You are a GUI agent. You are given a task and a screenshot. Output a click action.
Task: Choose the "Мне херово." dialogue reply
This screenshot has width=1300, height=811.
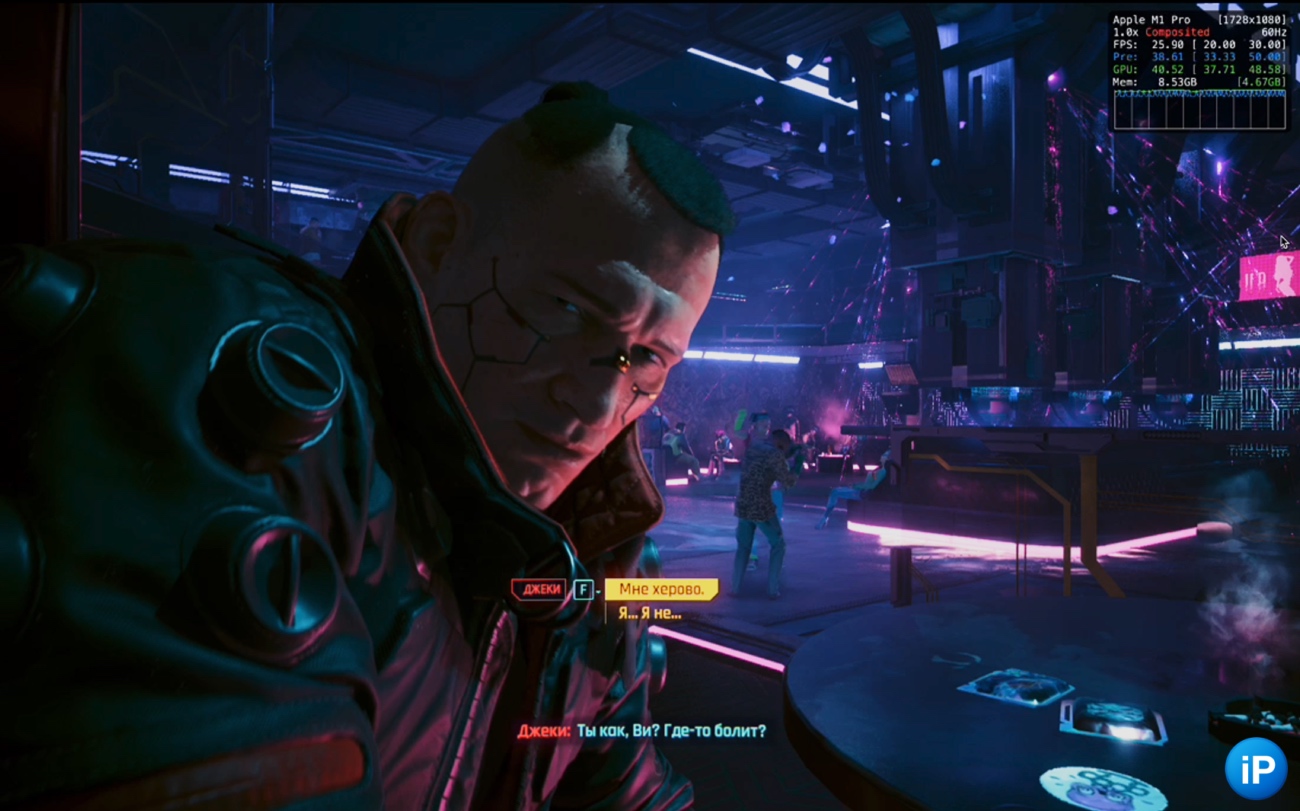pyautogui.click(x=661, y=590)
